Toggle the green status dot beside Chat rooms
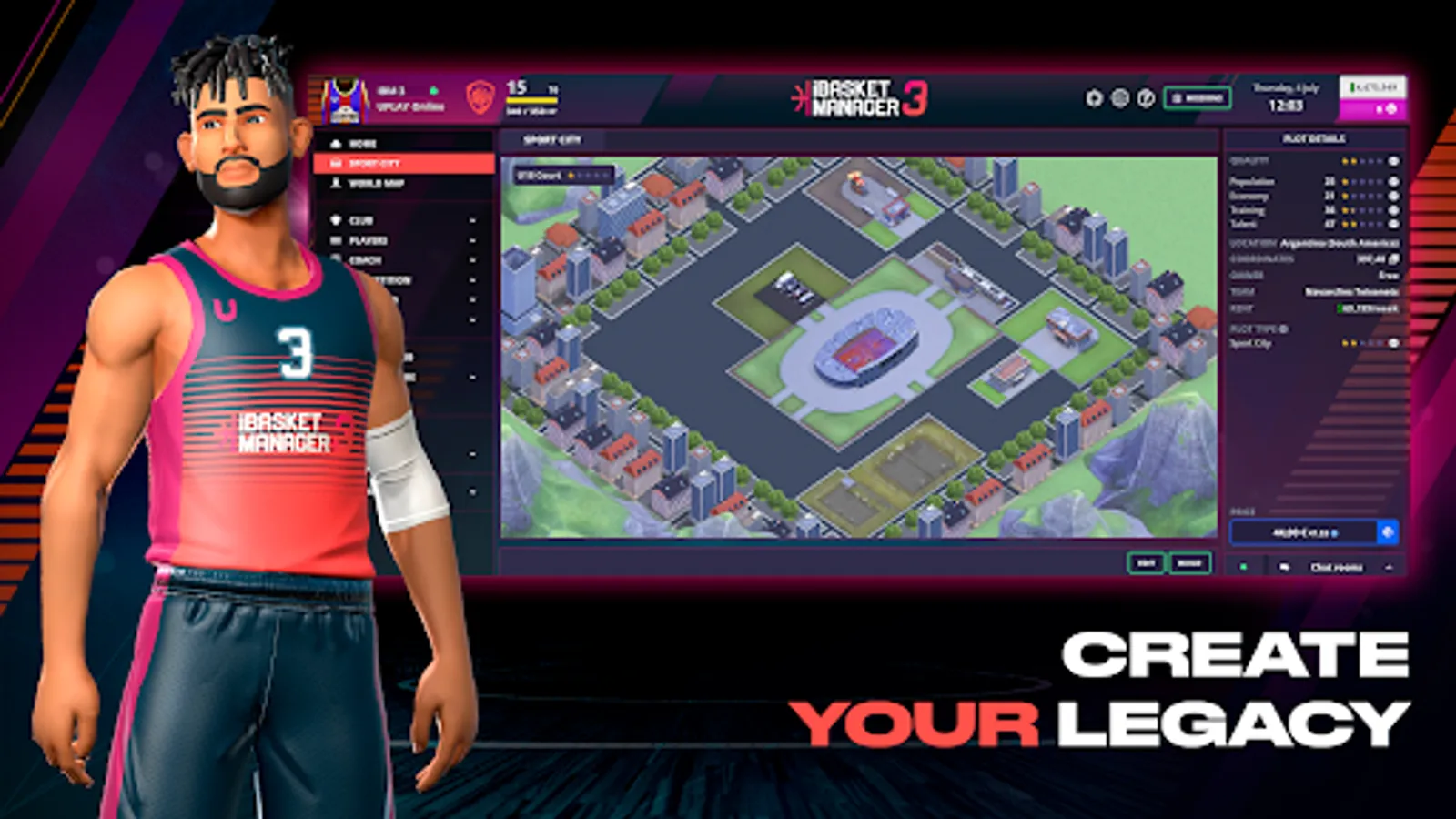The height and width of the screenshot is (819, 1456). [x=1243, y=566]
